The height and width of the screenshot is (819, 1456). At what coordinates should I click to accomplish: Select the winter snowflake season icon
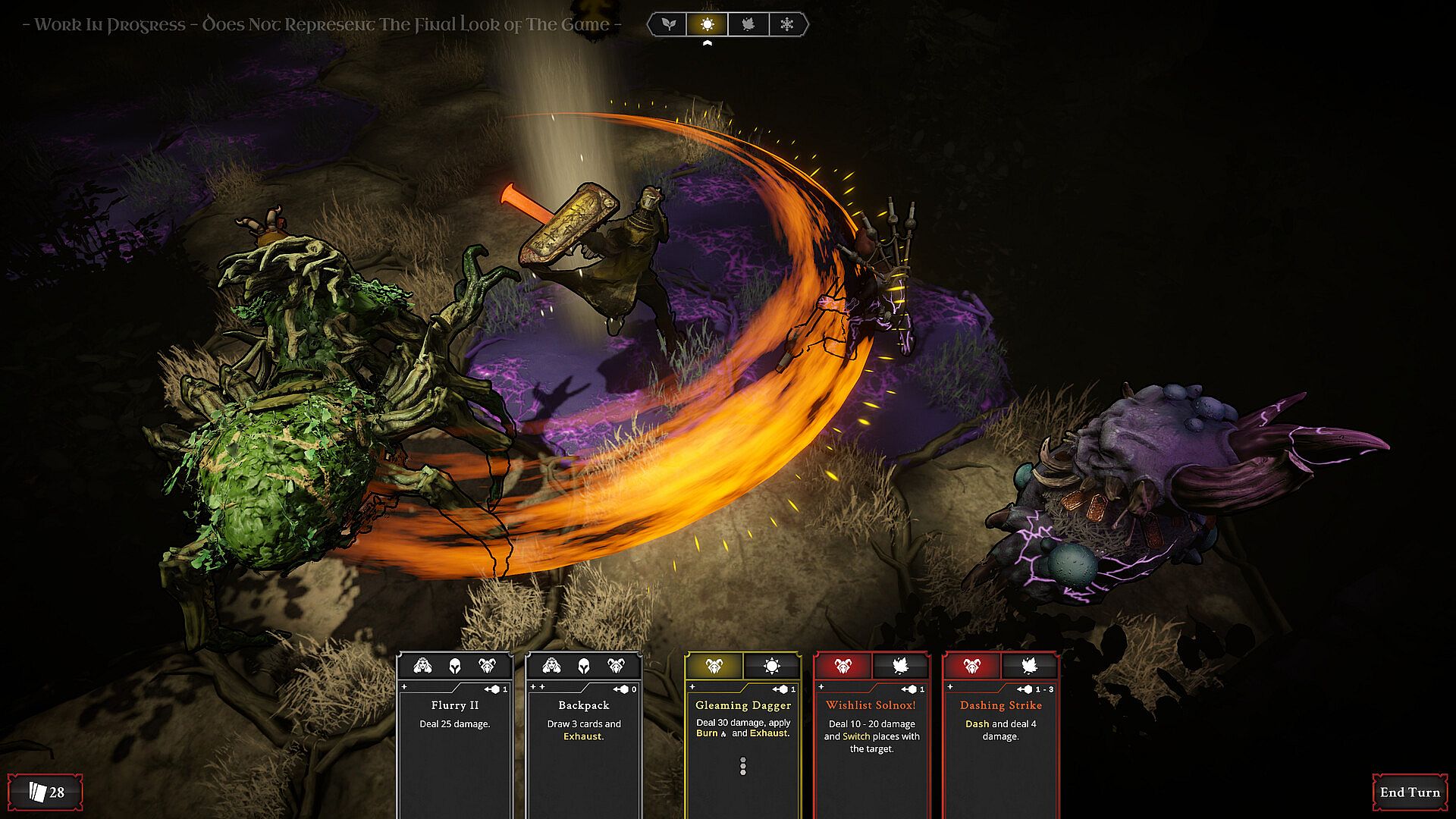(787, 24)
